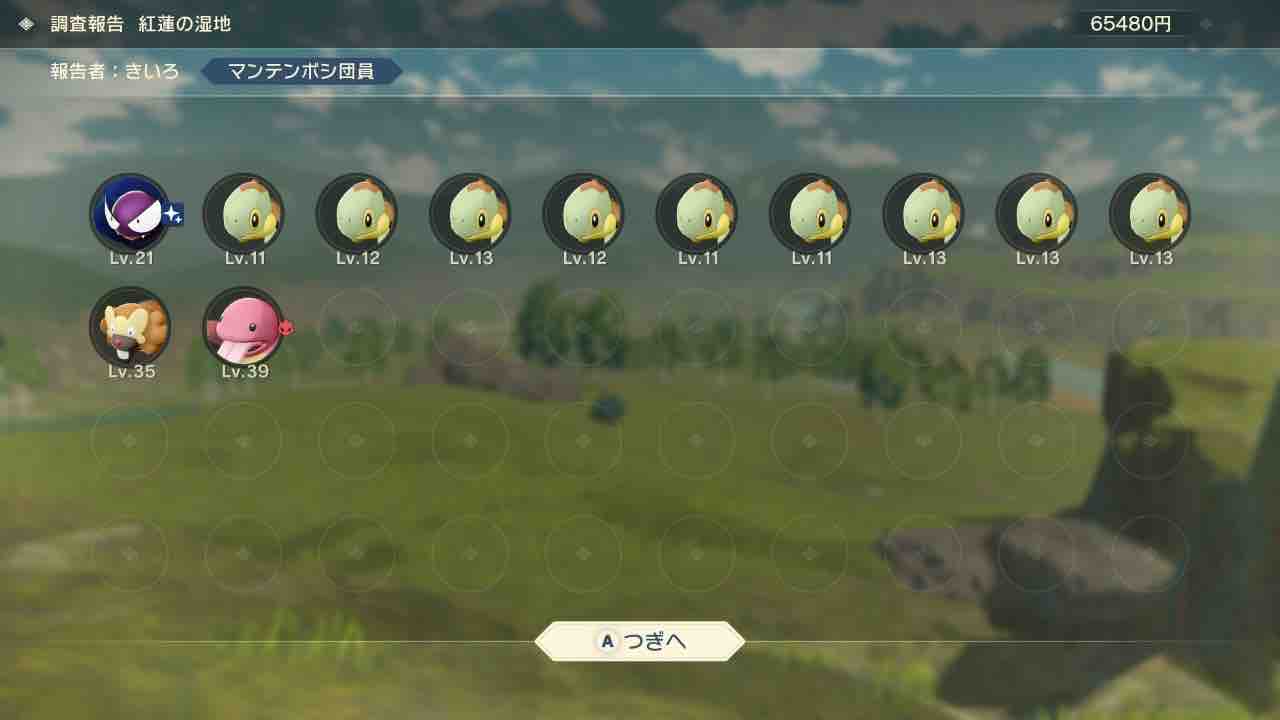1280x720 pixels.
Task: Select the last Turtwig Lv.13 in top row
Action: click(1150, 213)
